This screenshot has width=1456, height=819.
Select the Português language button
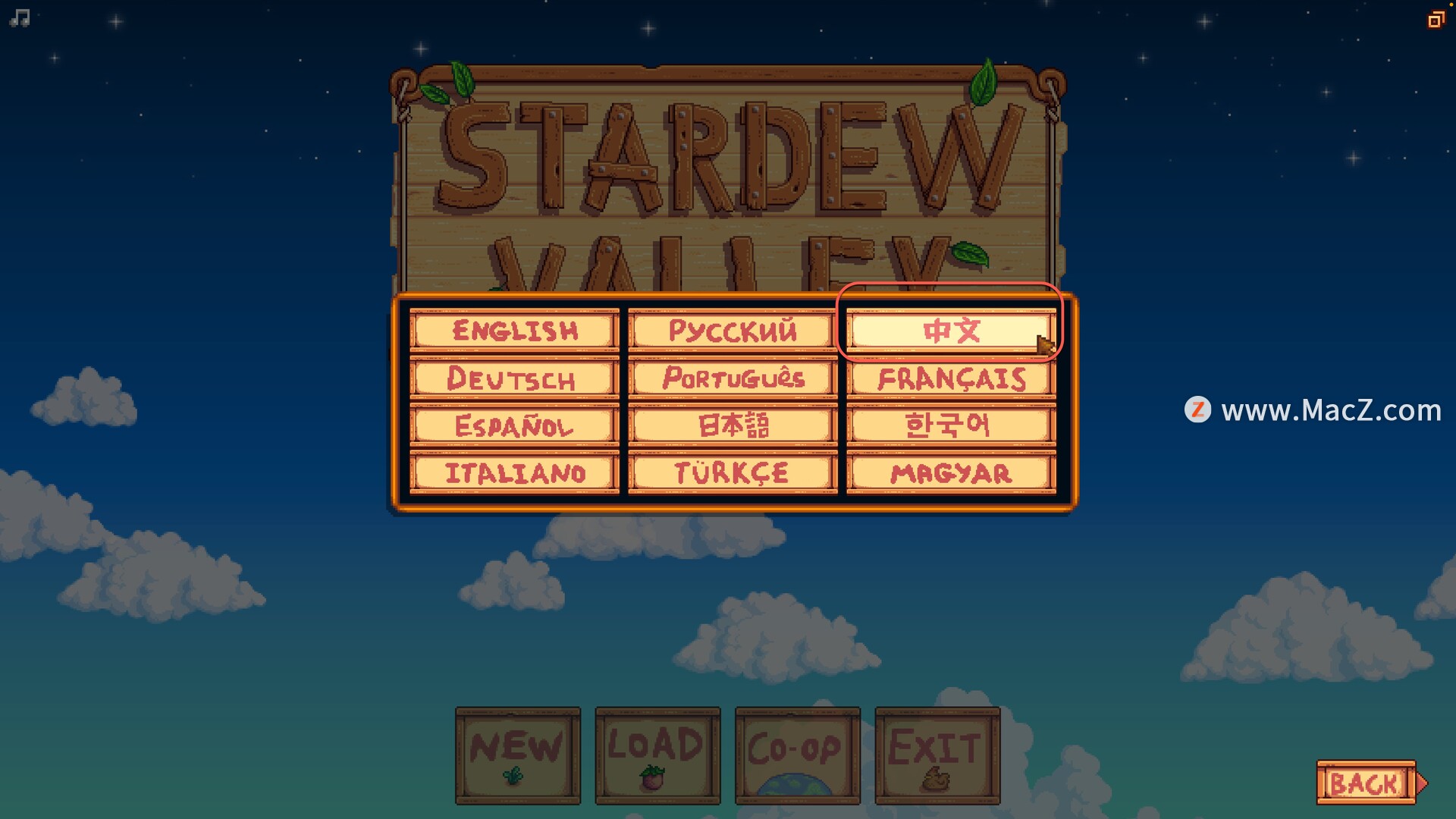coord(733,378)
